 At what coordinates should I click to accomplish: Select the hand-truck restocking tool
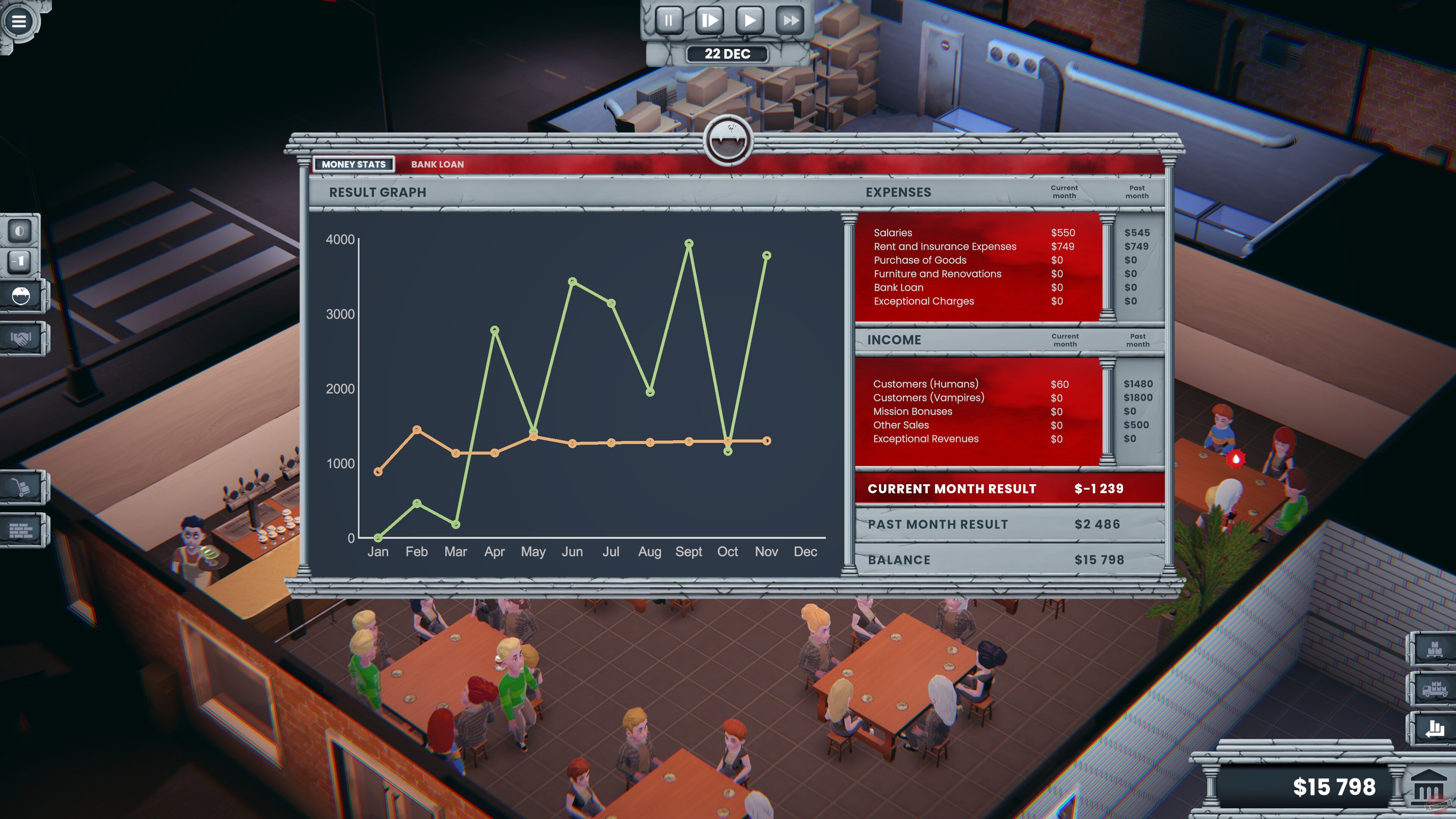[22, 487]
